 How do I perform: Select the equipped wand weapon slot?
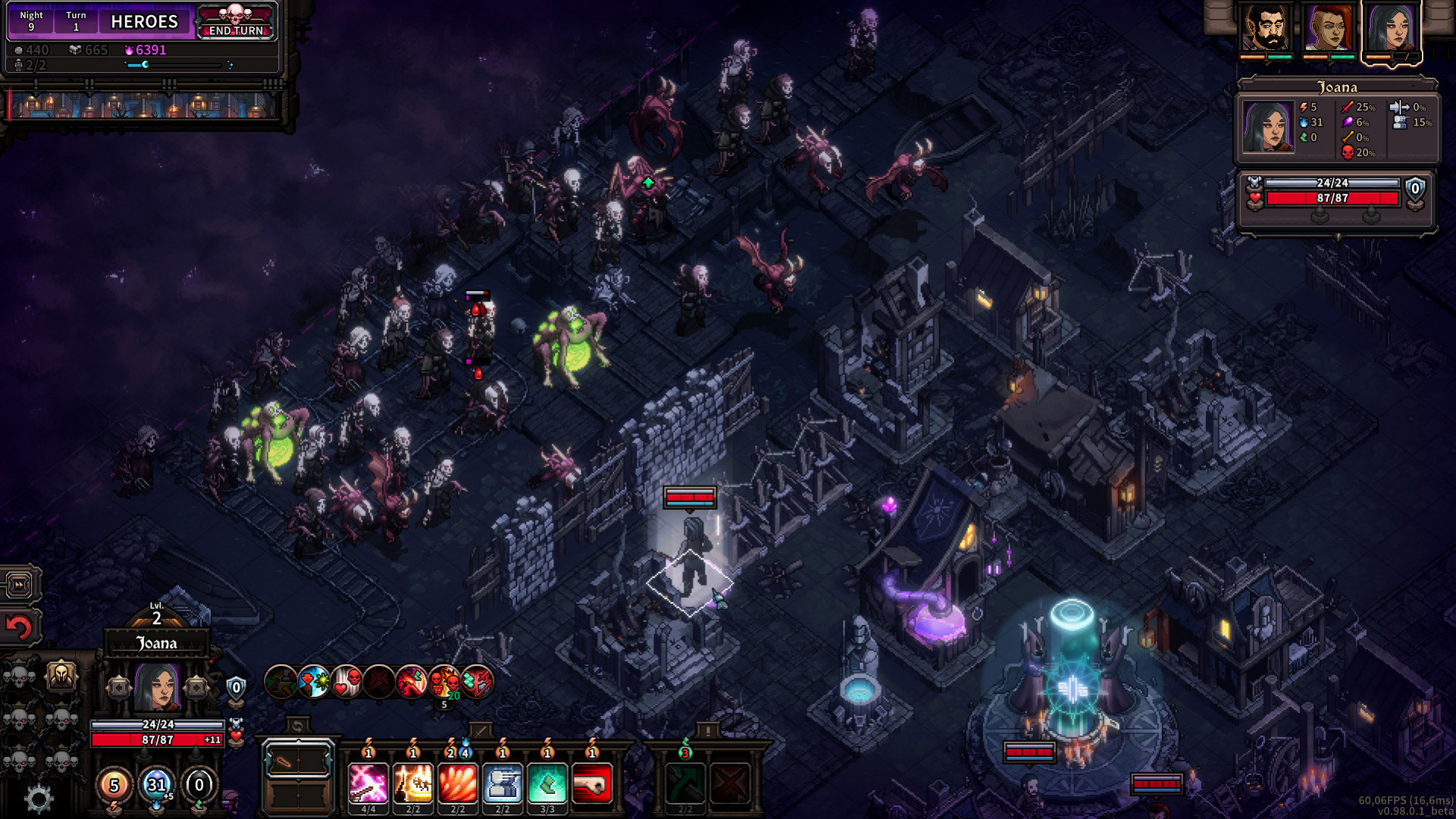pyautogui.click(x=297, y=761)
